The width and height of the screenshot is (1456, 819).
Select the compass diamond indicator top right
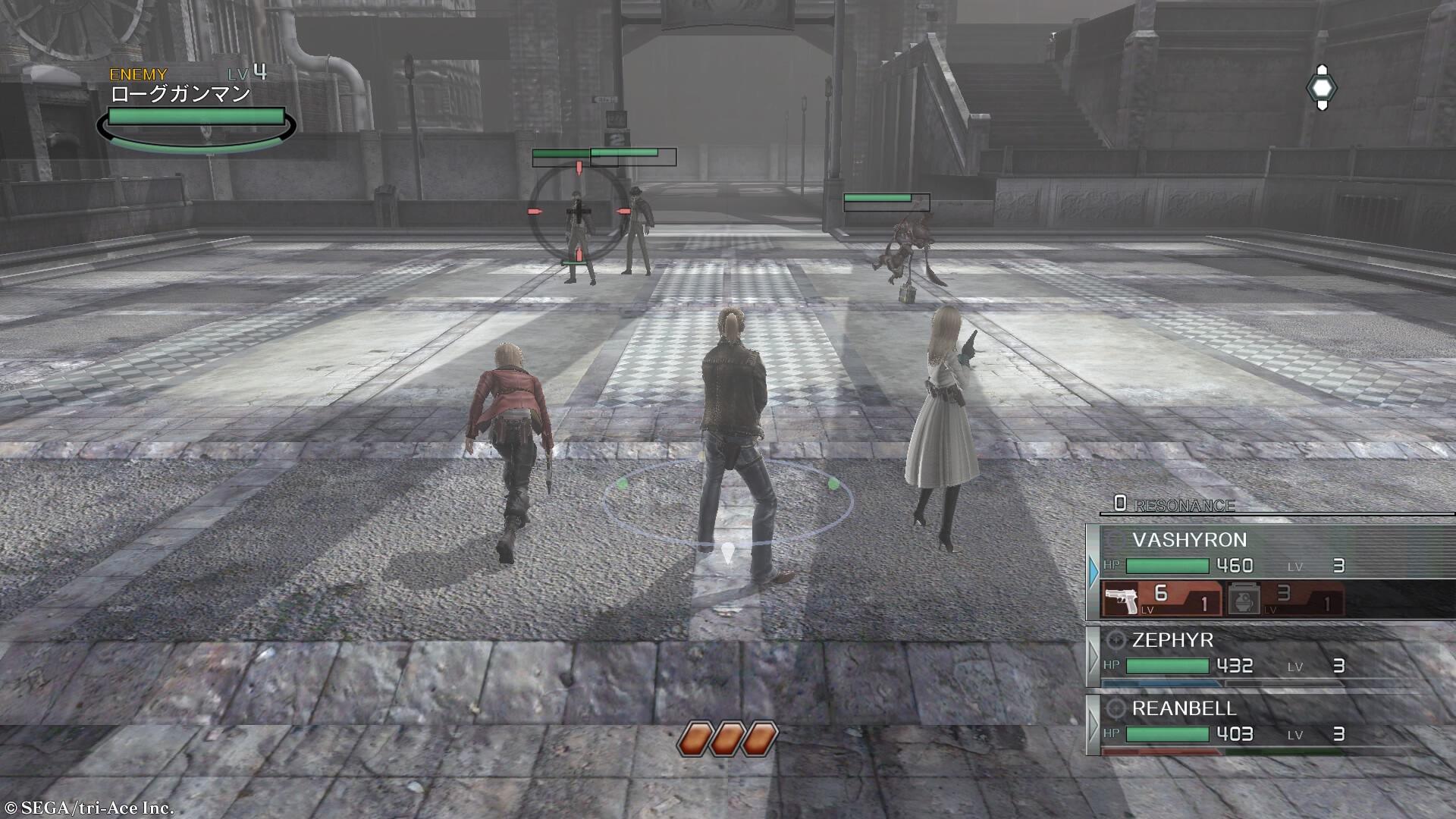(x=1323, y=86)
